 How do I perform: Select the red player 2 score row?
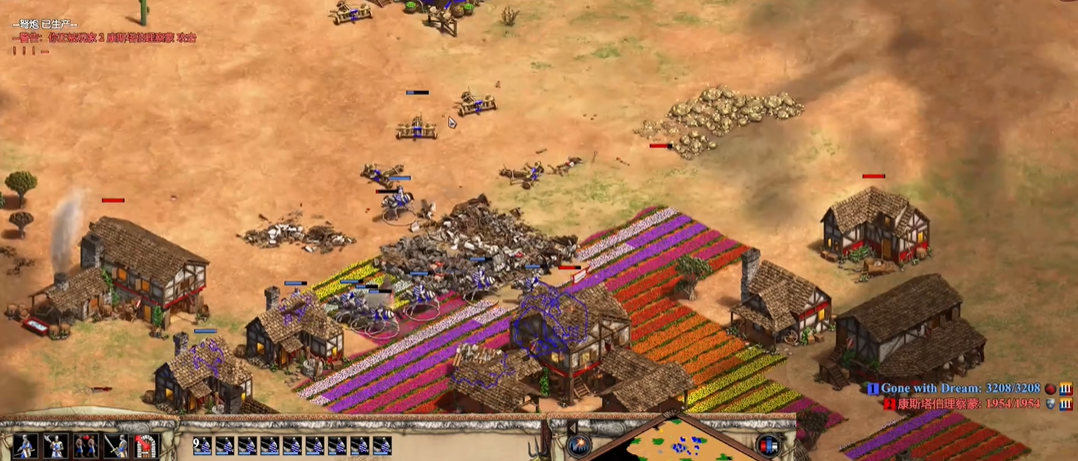coord(965,402)
